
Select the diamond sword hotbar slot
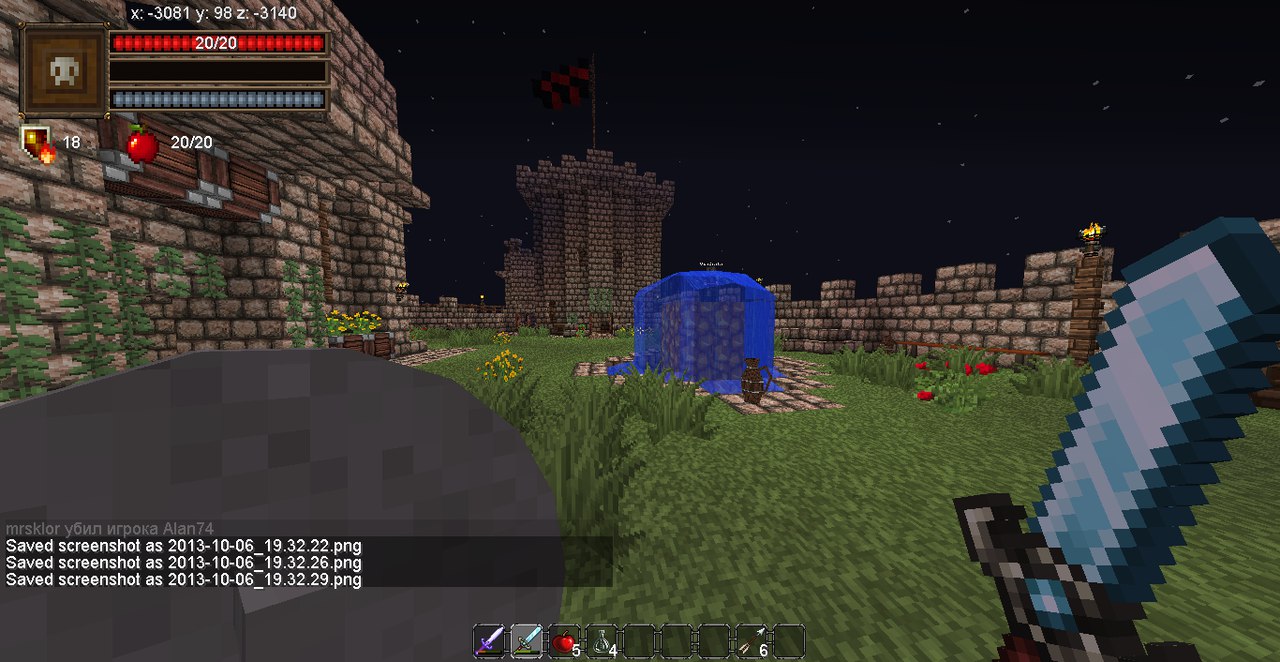[x=527, y=640]
